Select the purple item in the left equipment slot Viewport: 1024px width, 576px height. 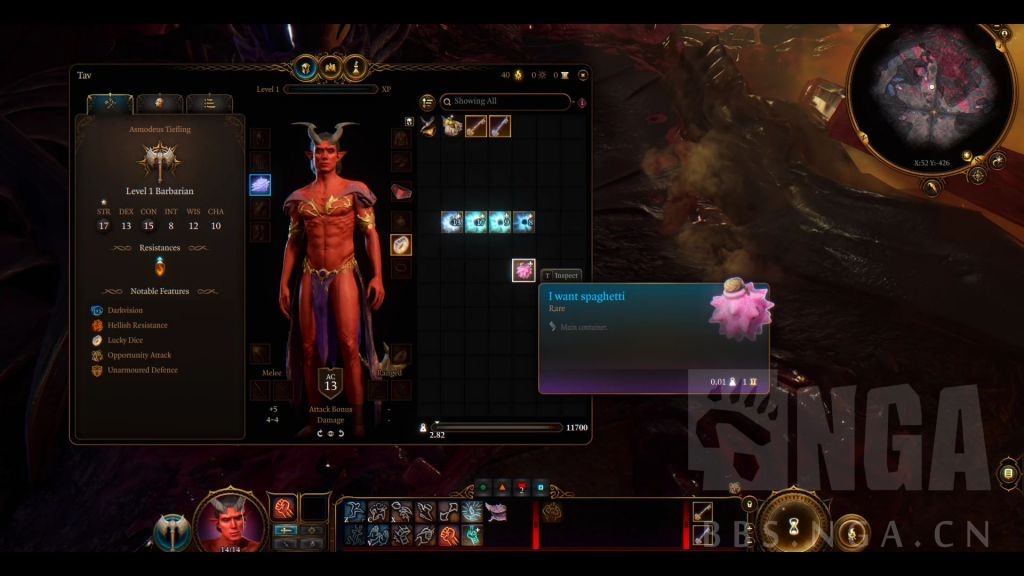(x=260, y=185)
